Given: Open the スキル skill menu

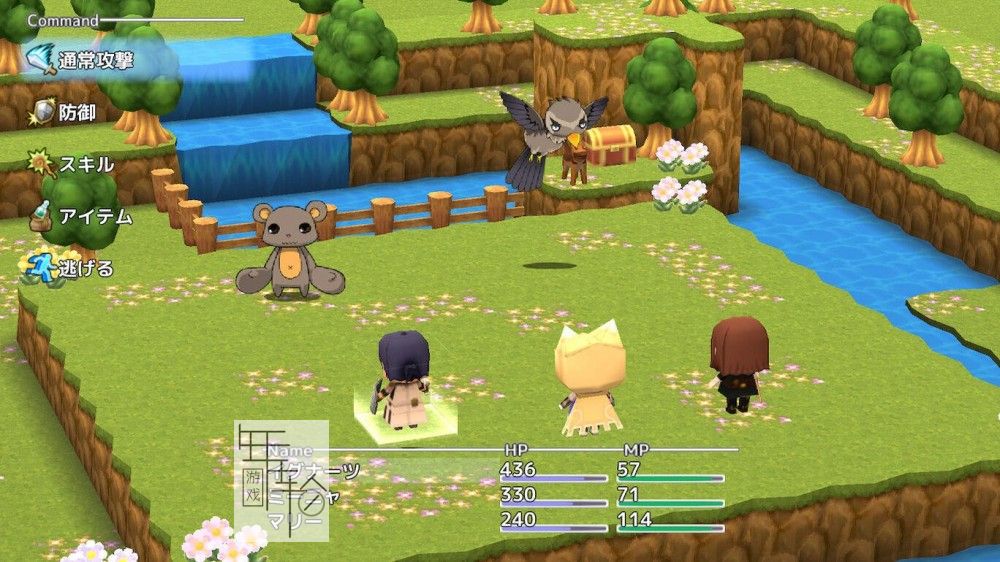Looking at the screenshot, I should [85, 164].
